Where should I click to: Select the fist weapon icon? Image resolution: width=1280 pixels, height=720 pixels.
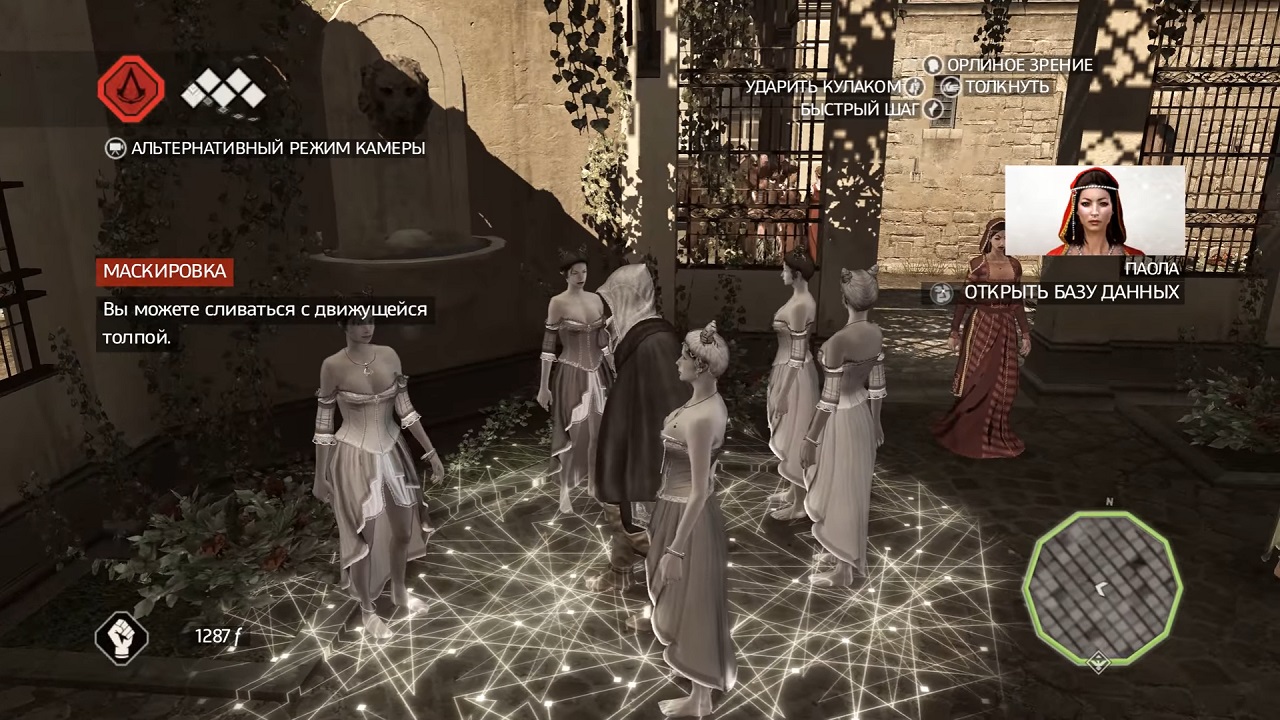point(121,636)
